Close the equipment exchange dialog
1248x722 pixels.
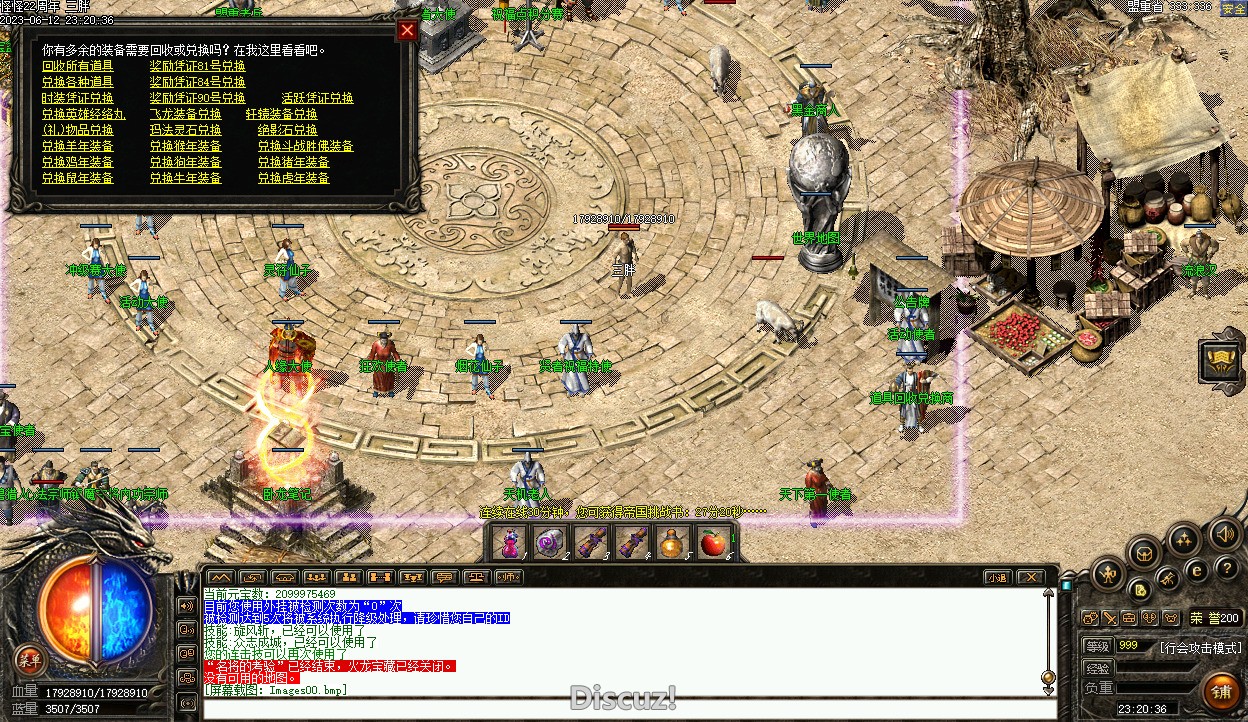tap(406, 31)
